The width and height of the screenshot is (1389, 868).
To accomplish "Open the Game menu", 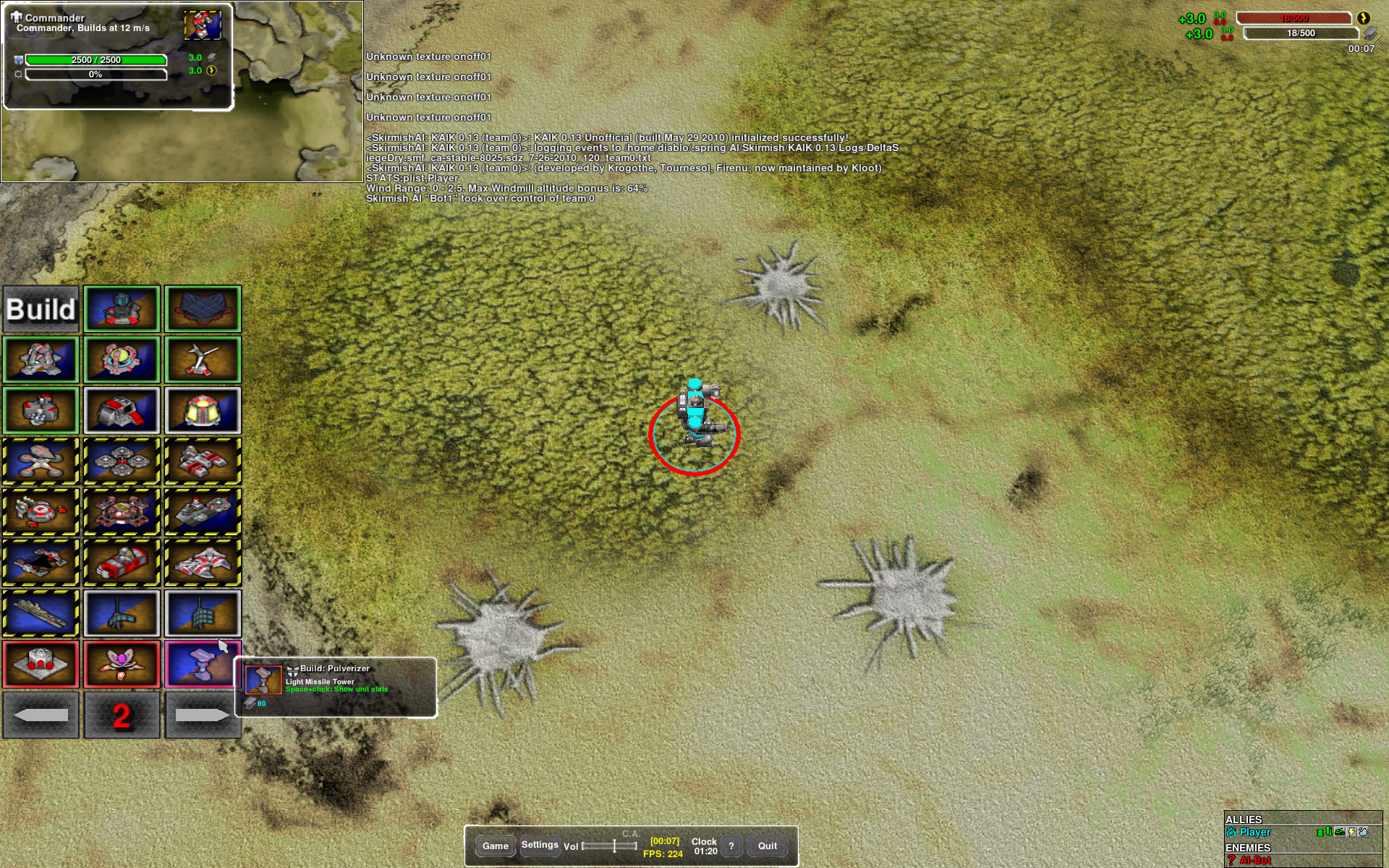I will [x=496, y=846].
